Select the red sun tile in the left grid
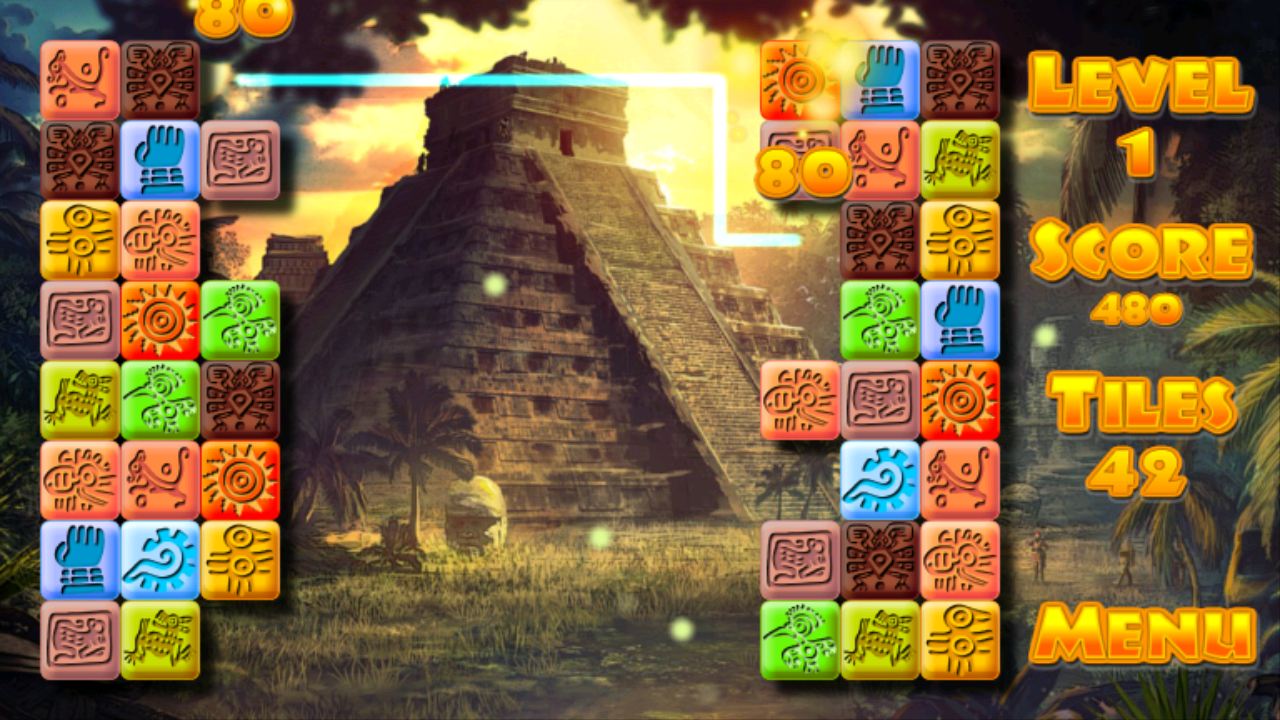Screen dimensions: 1280x720 tap(160, 320)
